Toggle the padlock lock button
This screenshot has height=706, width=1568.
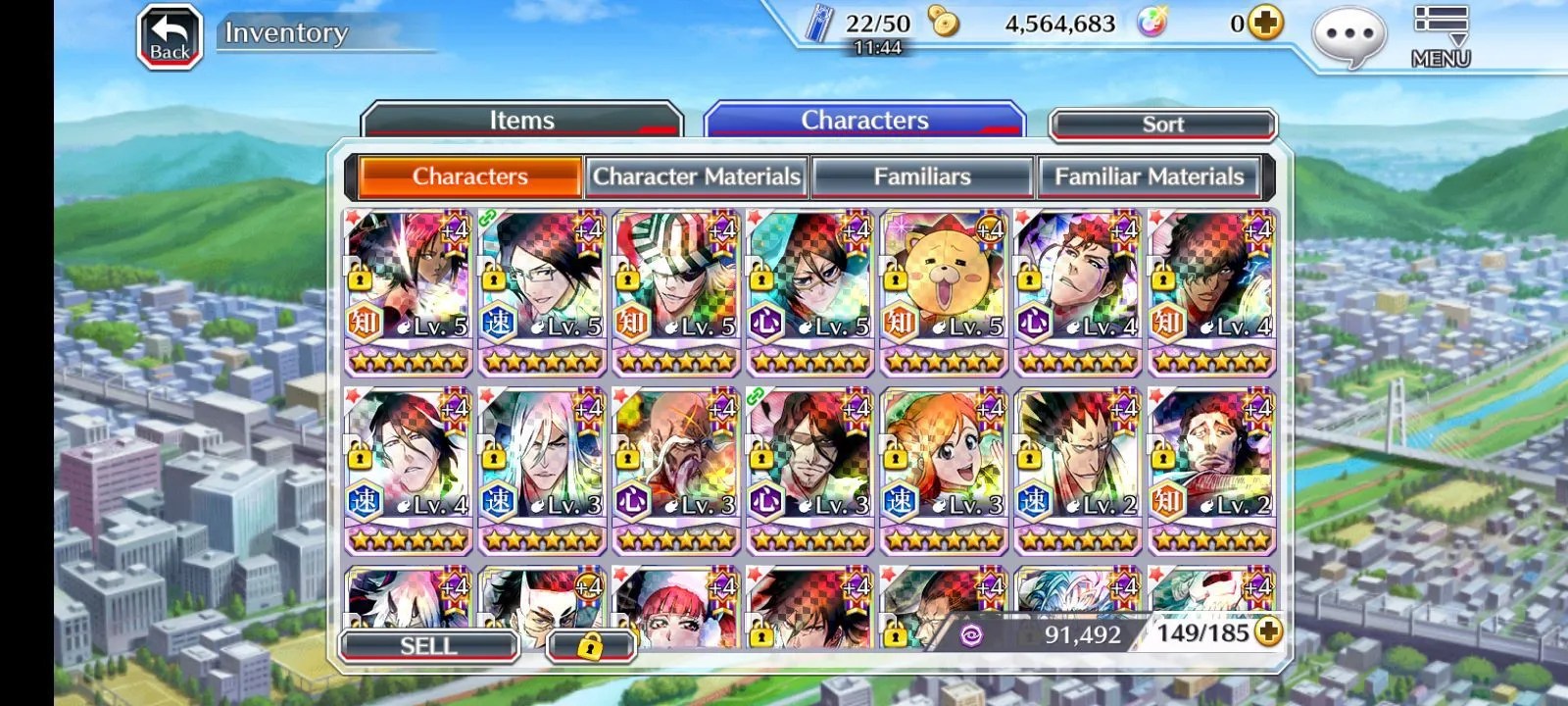point(589,645)
